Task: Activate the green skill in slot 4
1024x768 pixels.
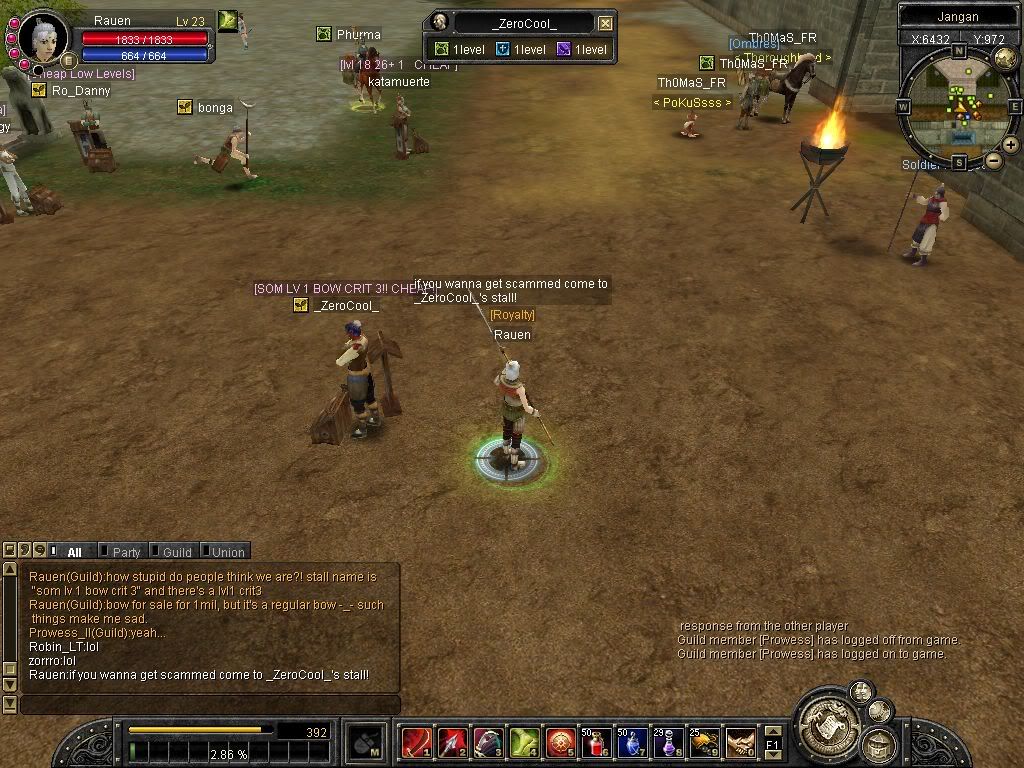Action: click(524, 743)
